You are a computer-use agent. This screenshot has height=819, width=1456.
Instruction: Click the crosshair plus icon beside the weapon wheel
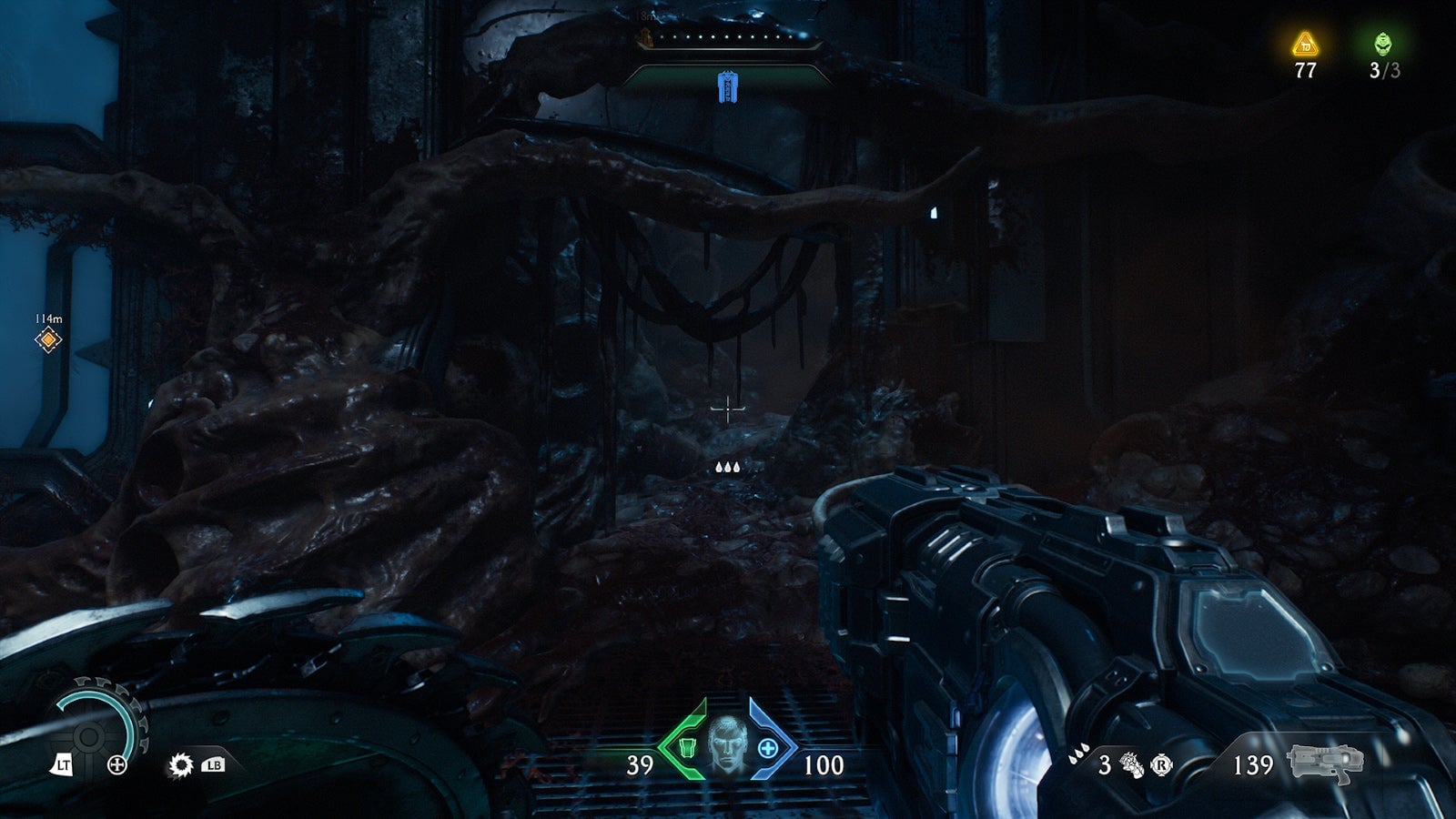coord(117,765)
